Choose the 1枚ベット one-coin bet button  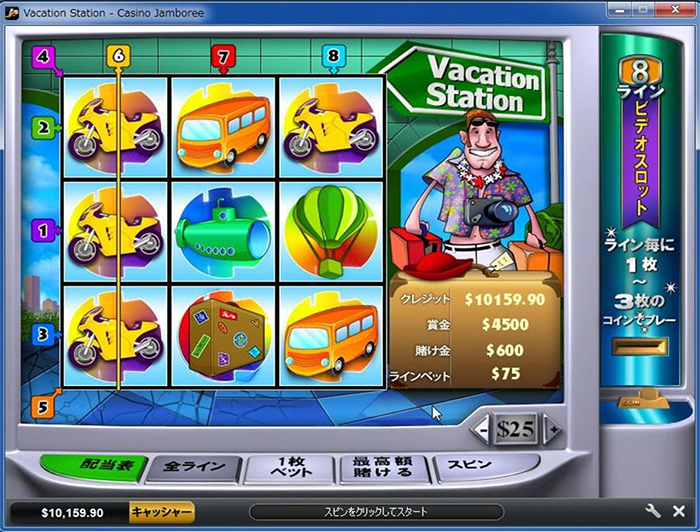(286, 467)
